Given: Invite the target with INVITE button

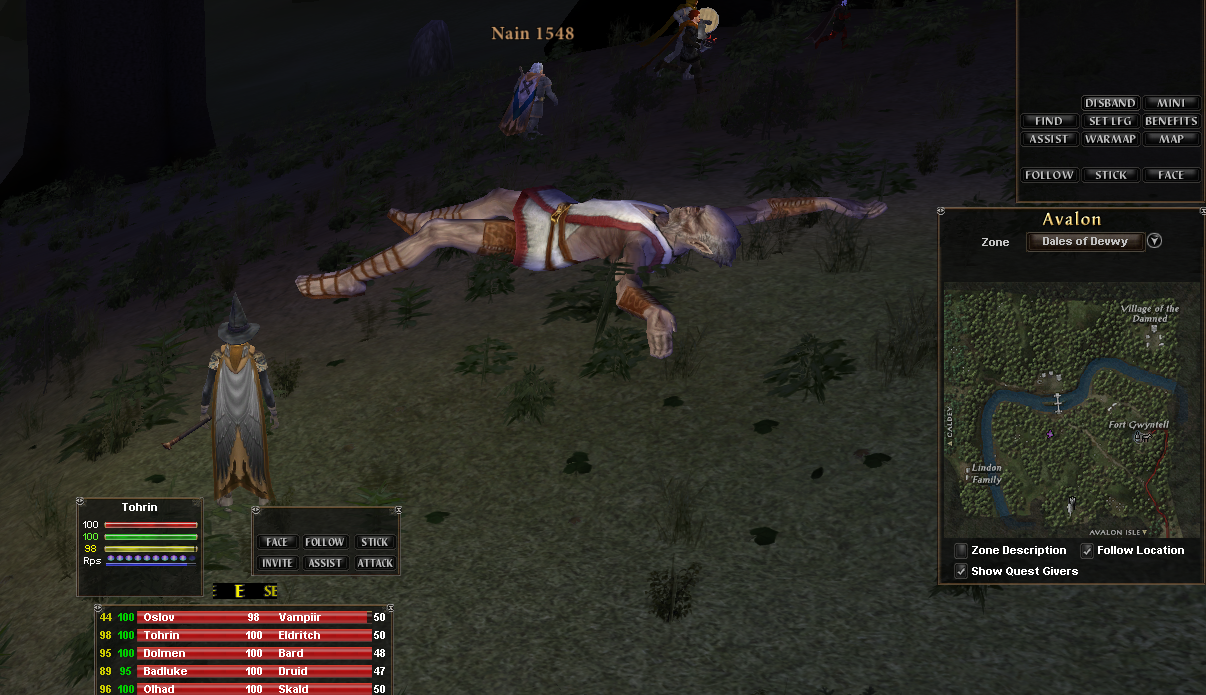Looking at the screenshot, I should coord(277,563).
